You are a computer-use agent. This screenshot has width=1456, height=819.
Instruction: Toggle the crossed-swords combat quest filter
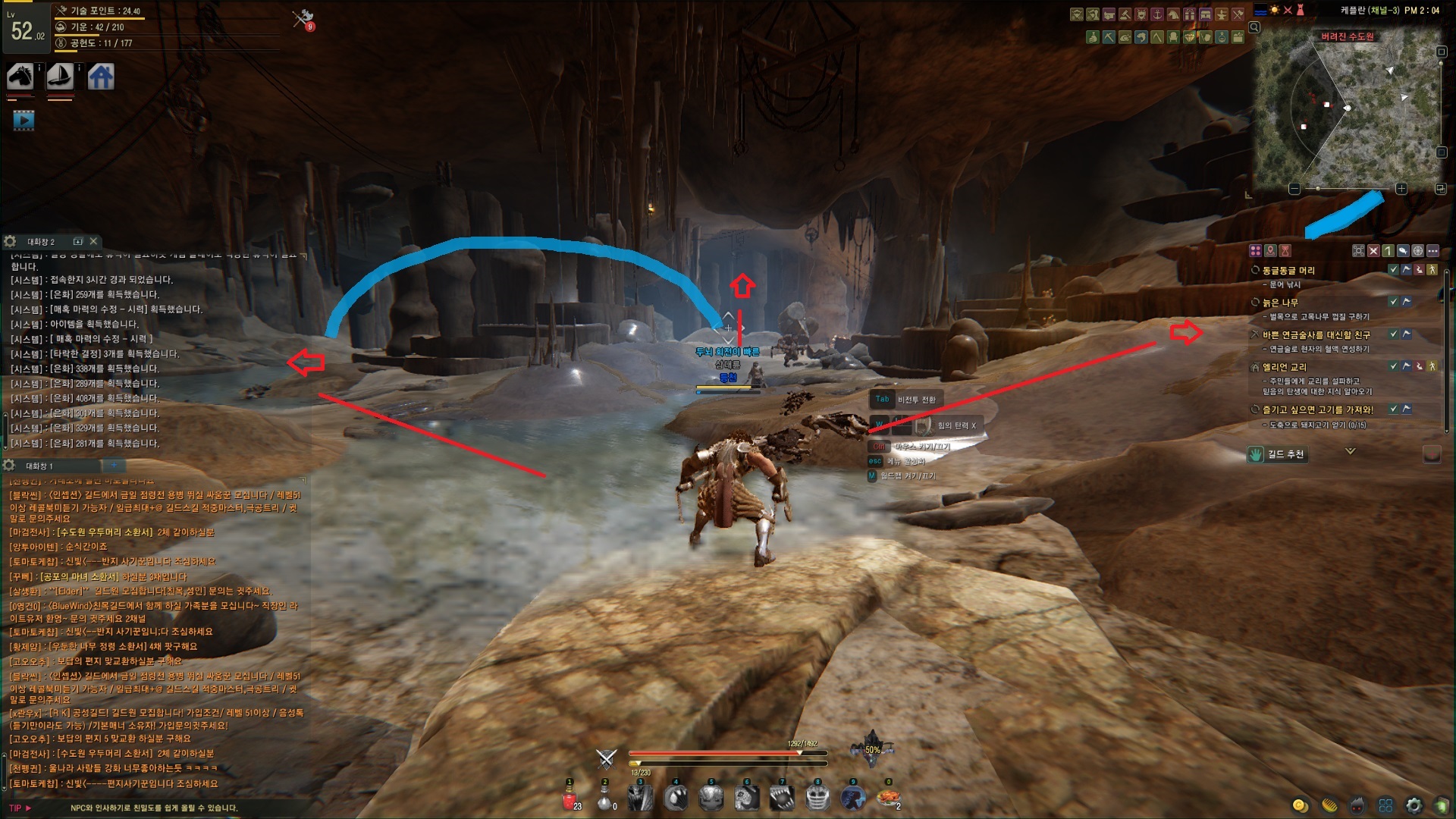(x=1373, y=250)
